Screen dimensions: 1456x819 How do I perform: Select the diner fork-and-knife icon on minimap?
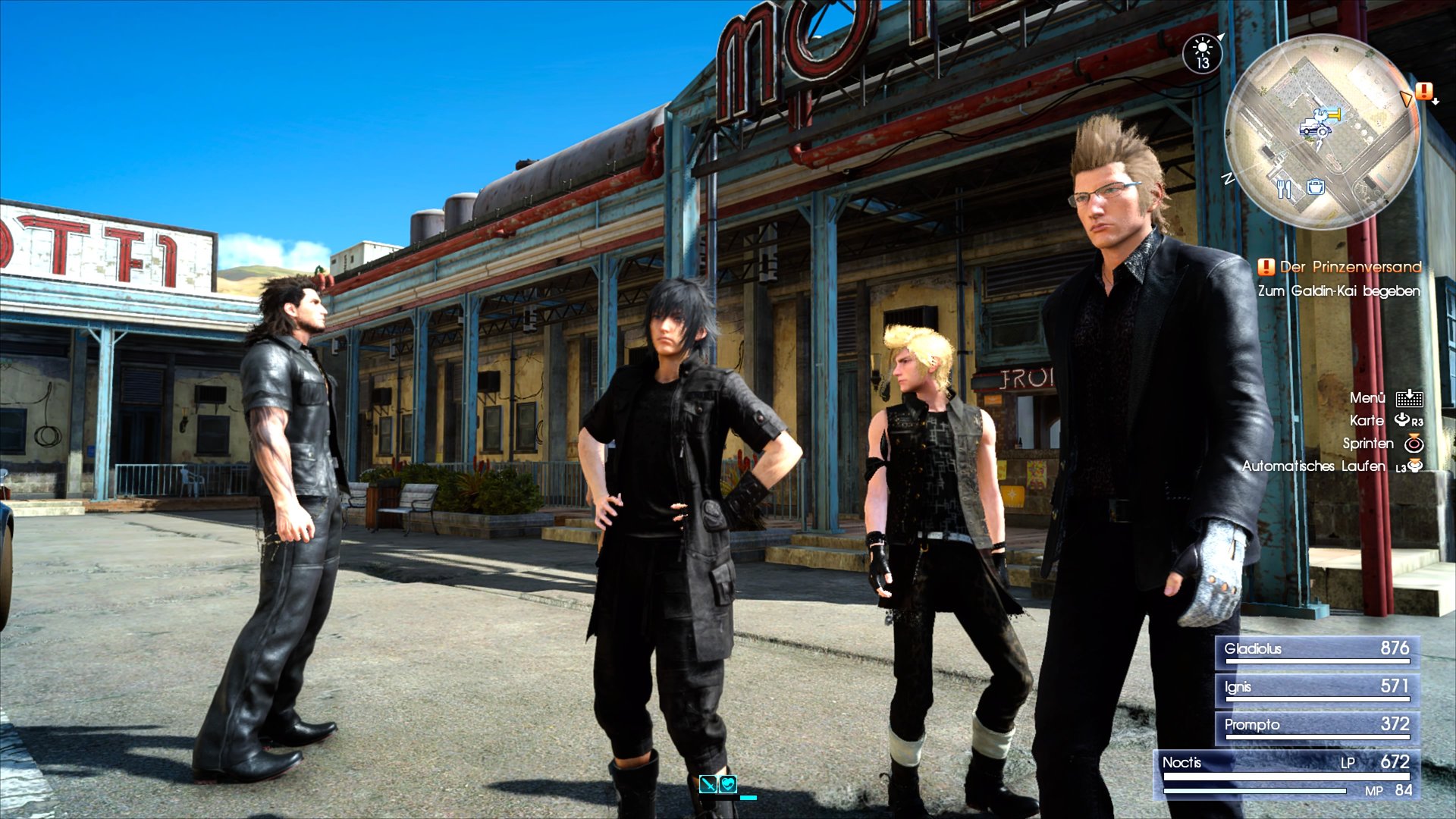point(1285,190)
